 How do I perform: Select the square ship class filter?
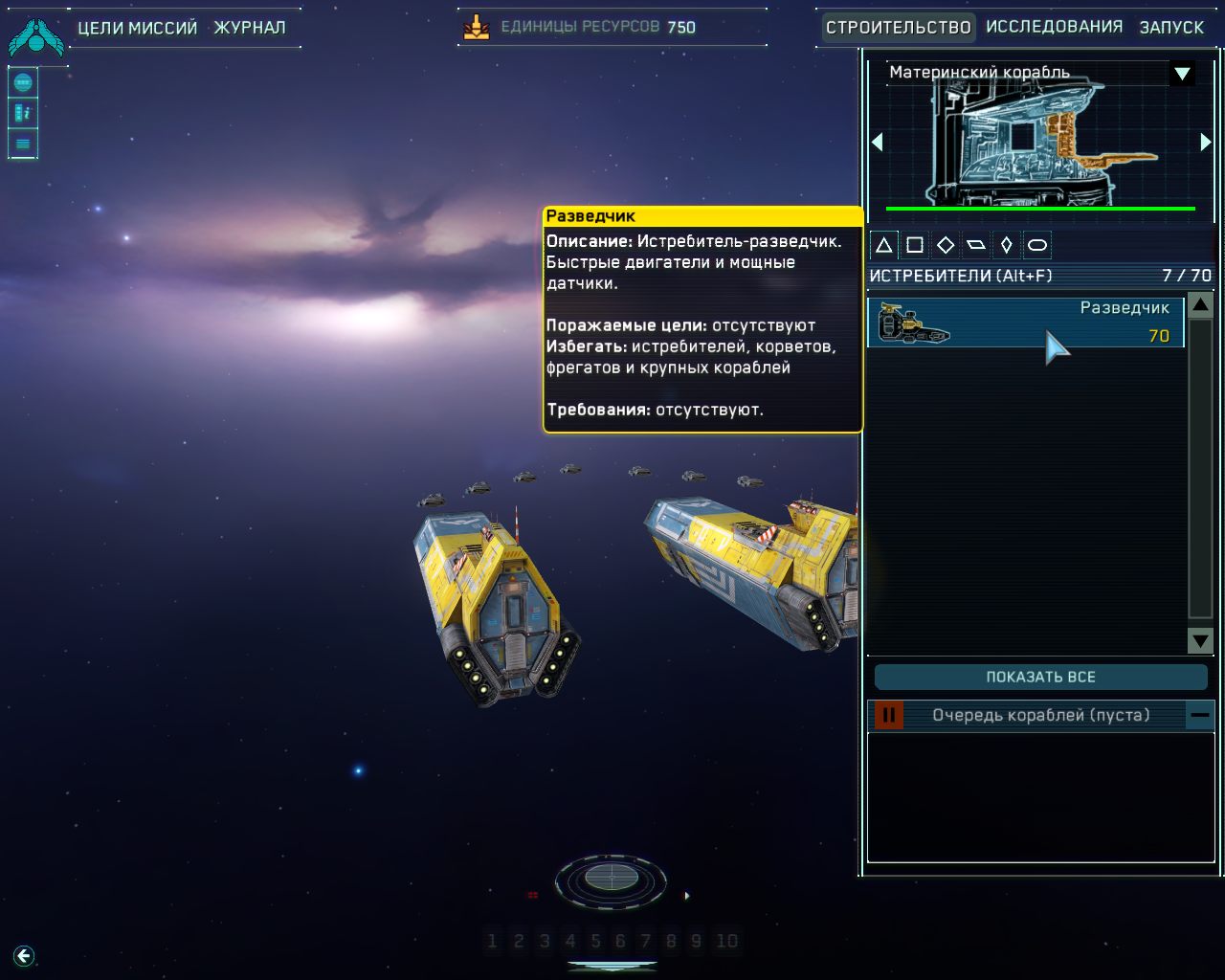(915, 245)
